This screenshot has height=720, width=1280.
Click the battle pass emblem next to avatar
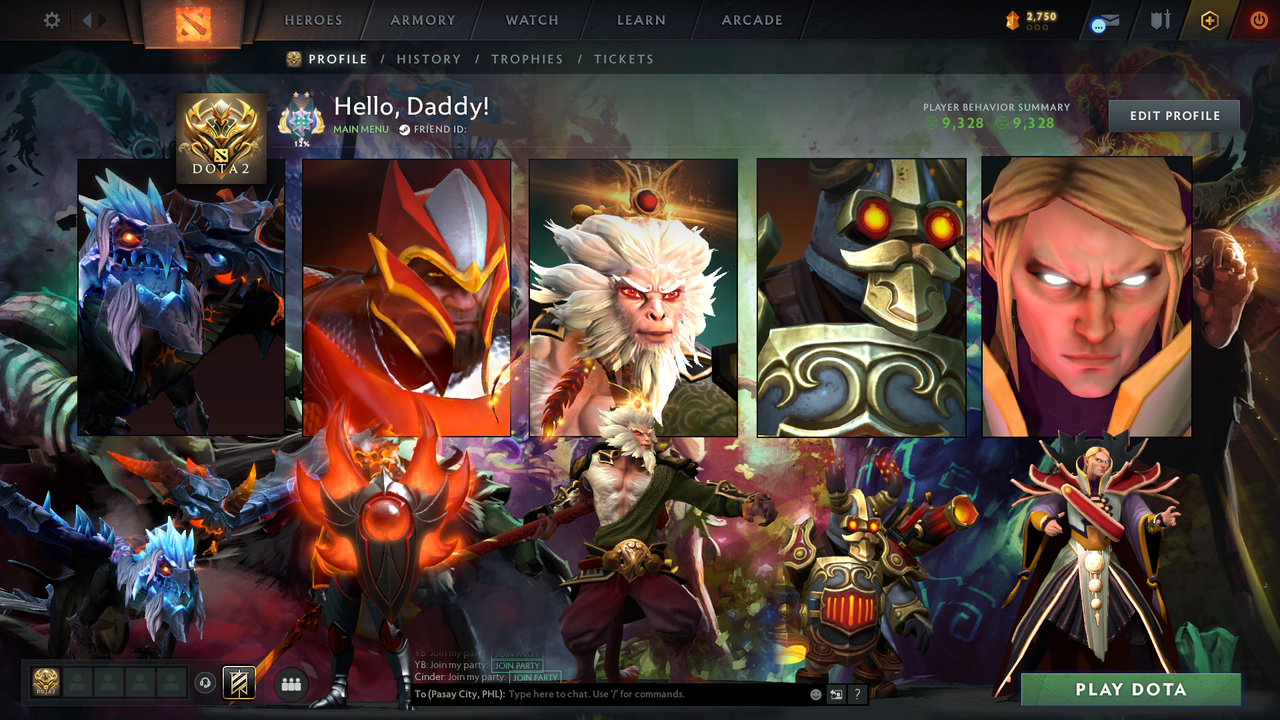click(x=302, y=117)
